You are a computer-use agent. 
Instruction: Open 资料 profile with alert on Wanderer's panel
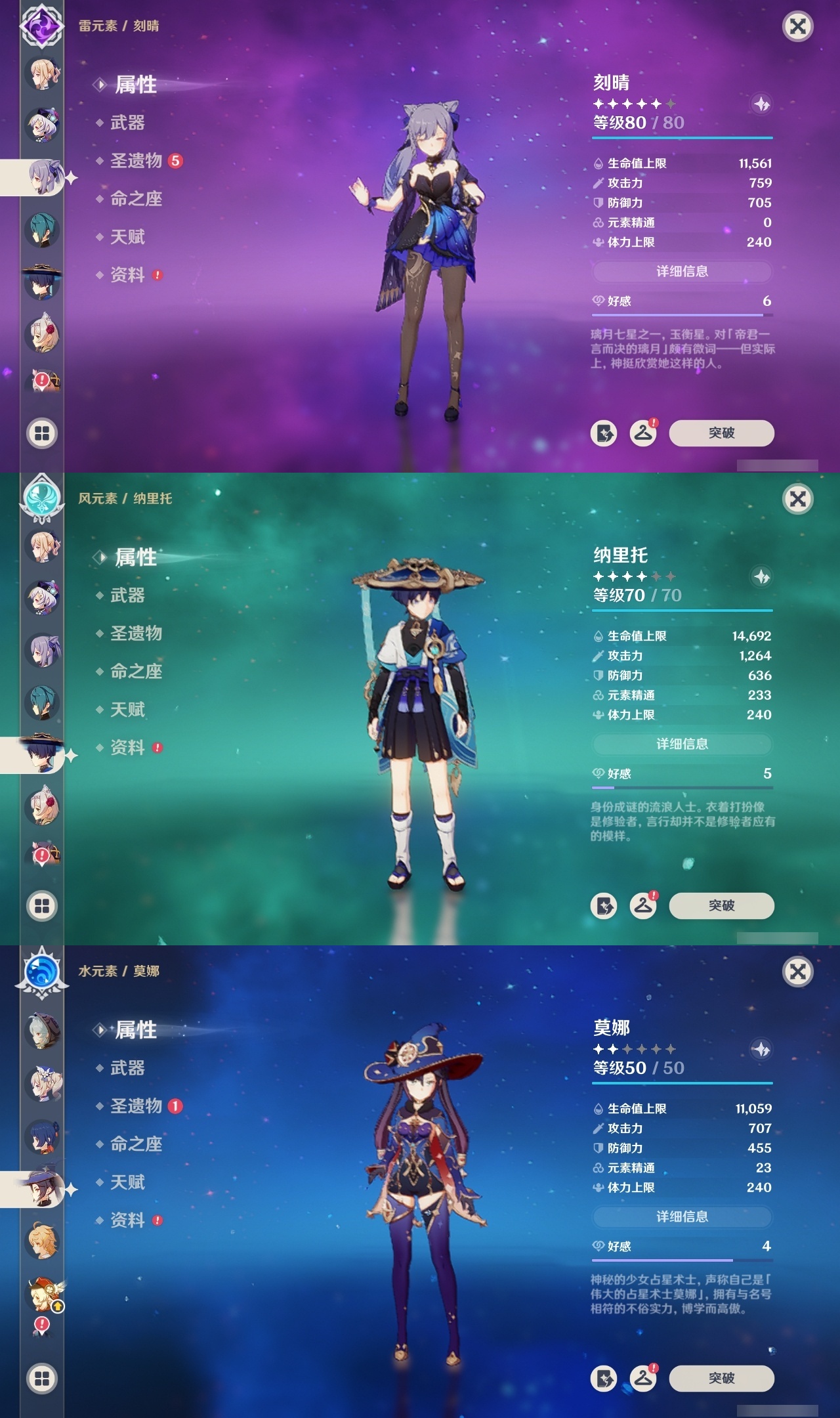pos(129,748)
